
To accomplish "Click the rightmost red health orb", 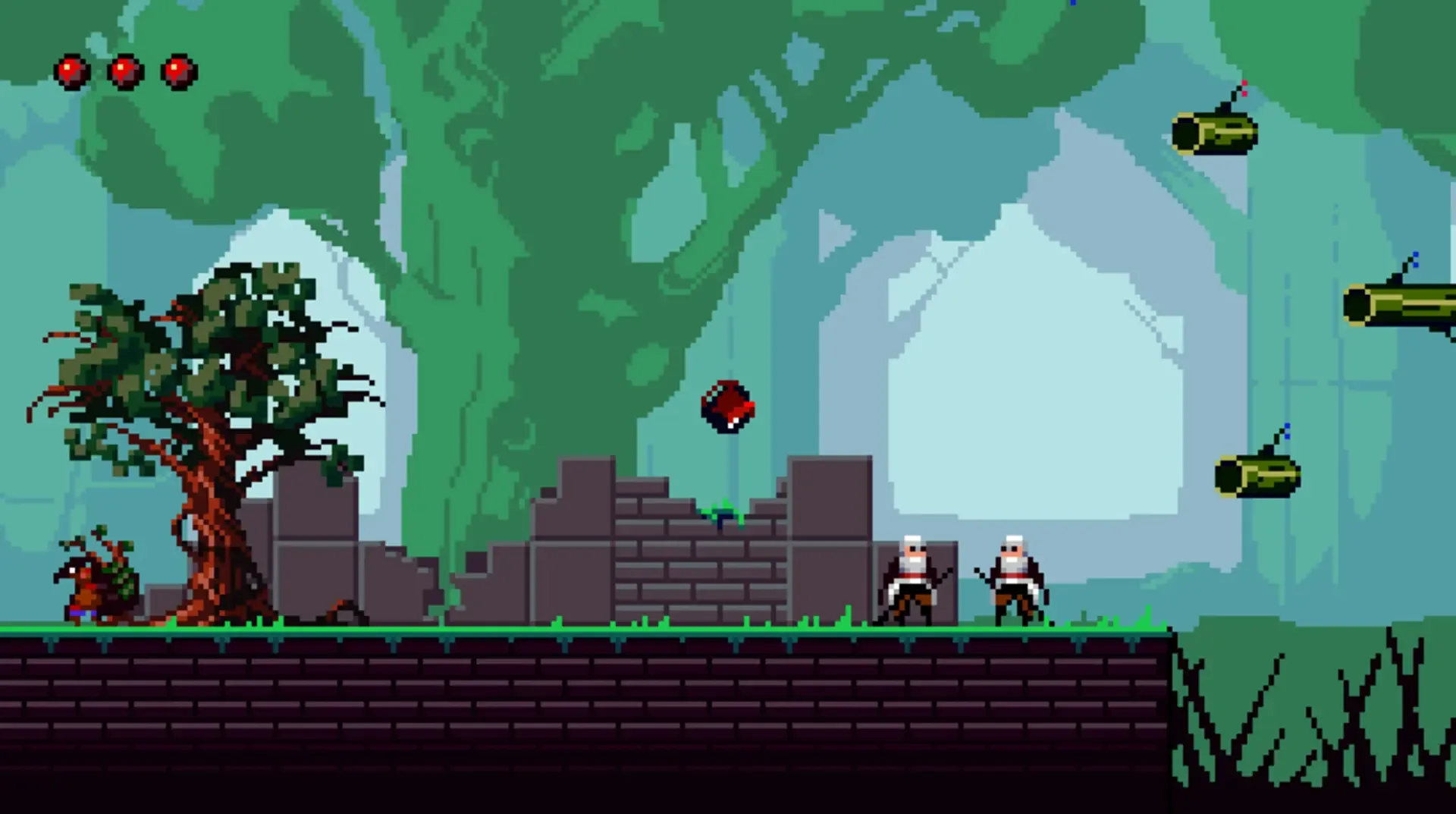I will (177, 72).
